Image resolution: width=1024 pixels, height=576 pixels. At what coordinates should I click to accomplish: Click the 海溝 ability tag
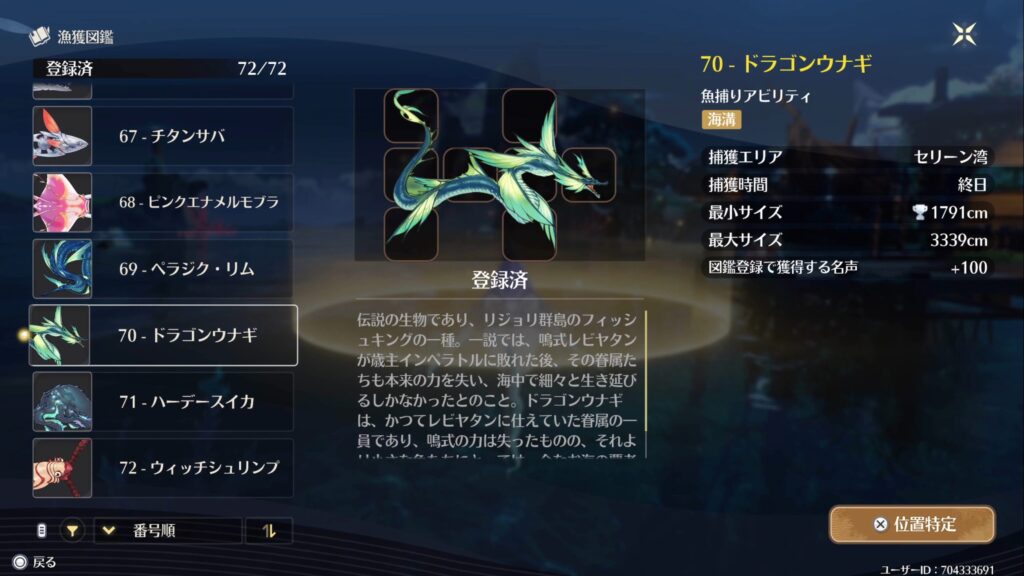(721, 119)
